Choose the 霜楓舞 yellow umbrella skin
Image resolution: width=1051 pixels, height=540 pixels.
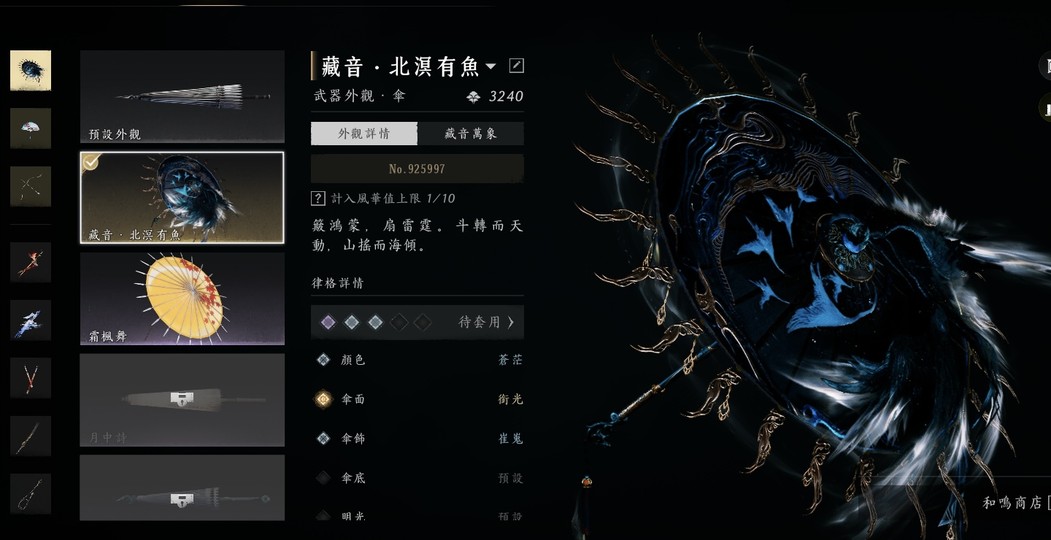pos(182,298)
